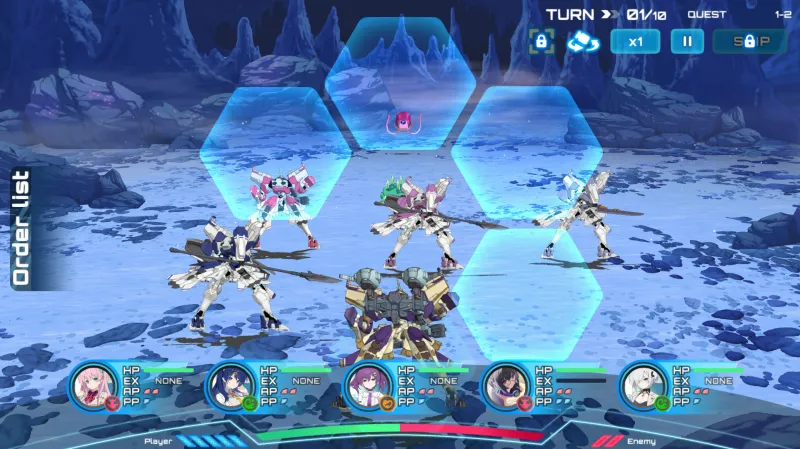Switch the camera view icon
800x449 pixels.
click(x=582, y=42)
